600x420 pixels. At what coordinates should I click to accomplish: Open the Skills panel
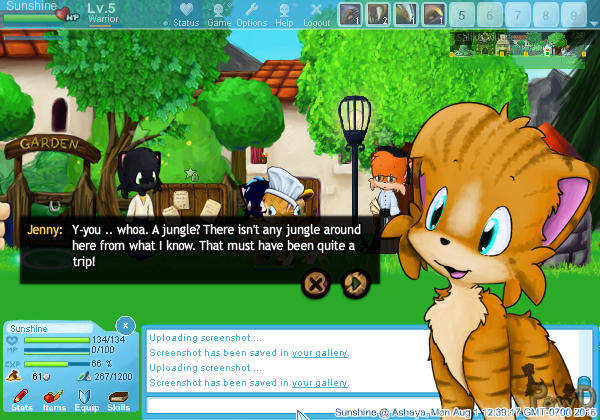click(x=118, y=400)
